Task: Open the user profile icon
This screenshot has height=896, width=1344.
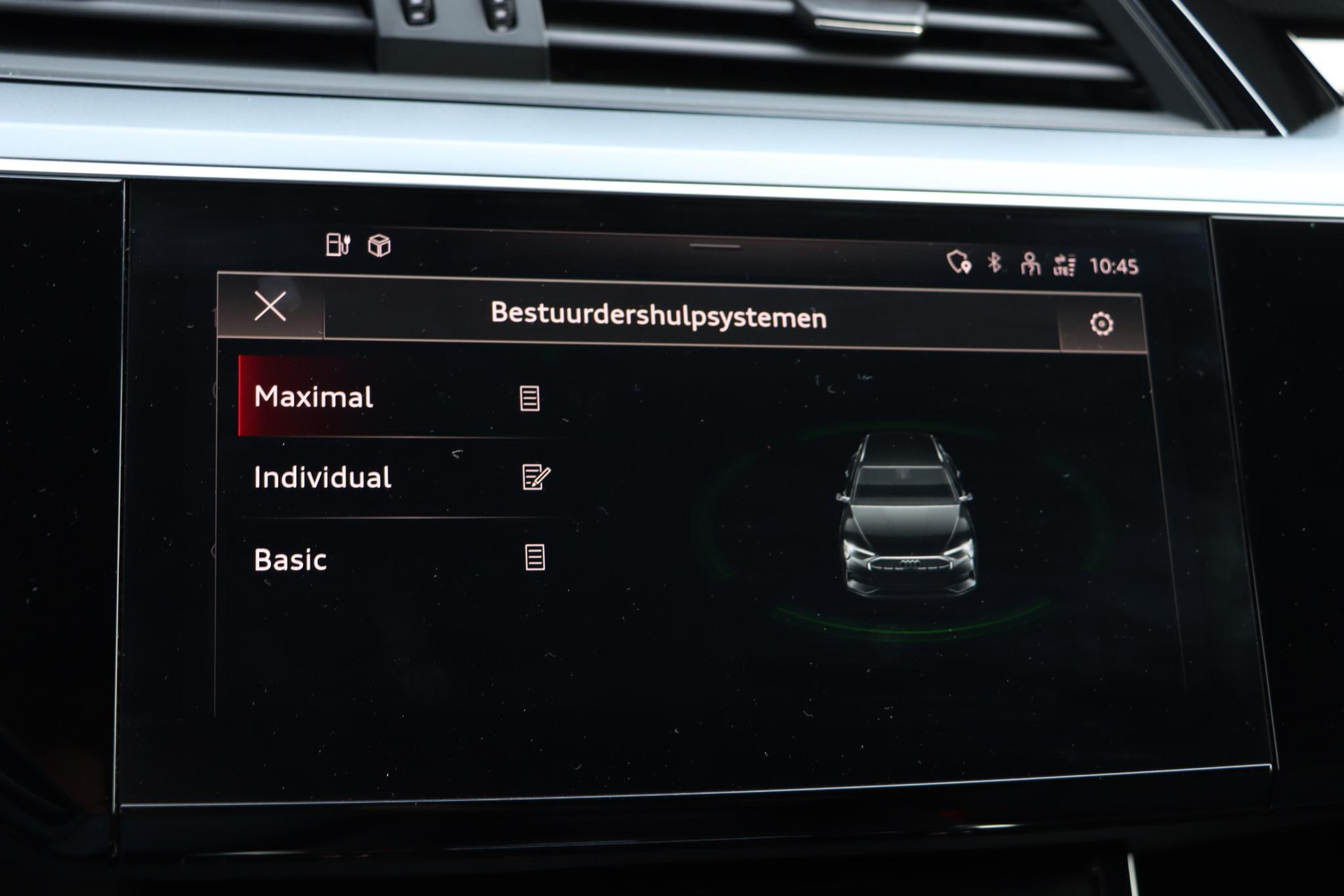Action: point(1030,264)
